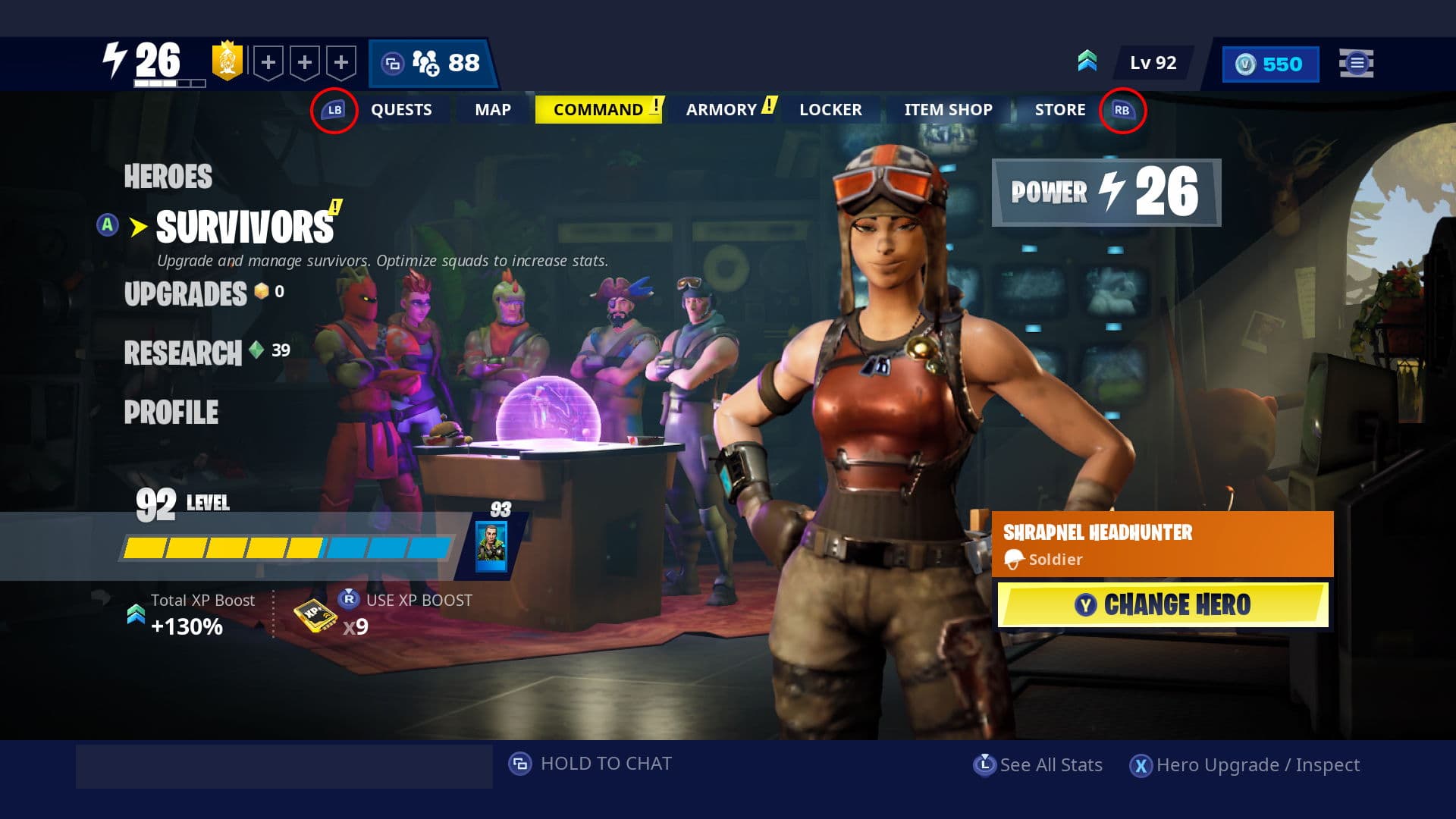This screenshot has height=819, width=1456.
Task: Switch to the Item Shop tab
Action: (947, 109)
